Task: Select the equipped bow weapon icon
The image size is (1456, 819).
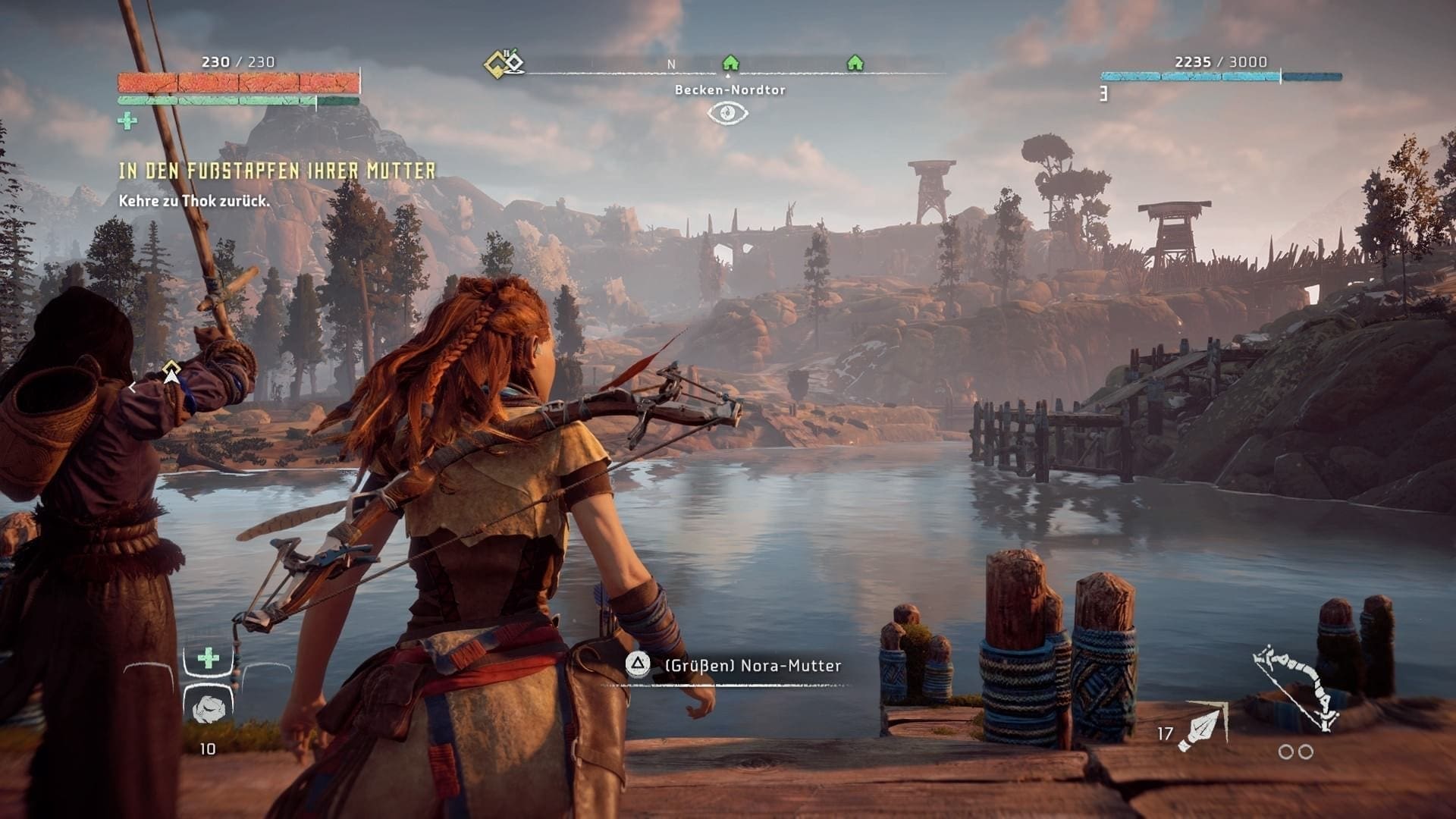Action: [x=1294, y=688]
